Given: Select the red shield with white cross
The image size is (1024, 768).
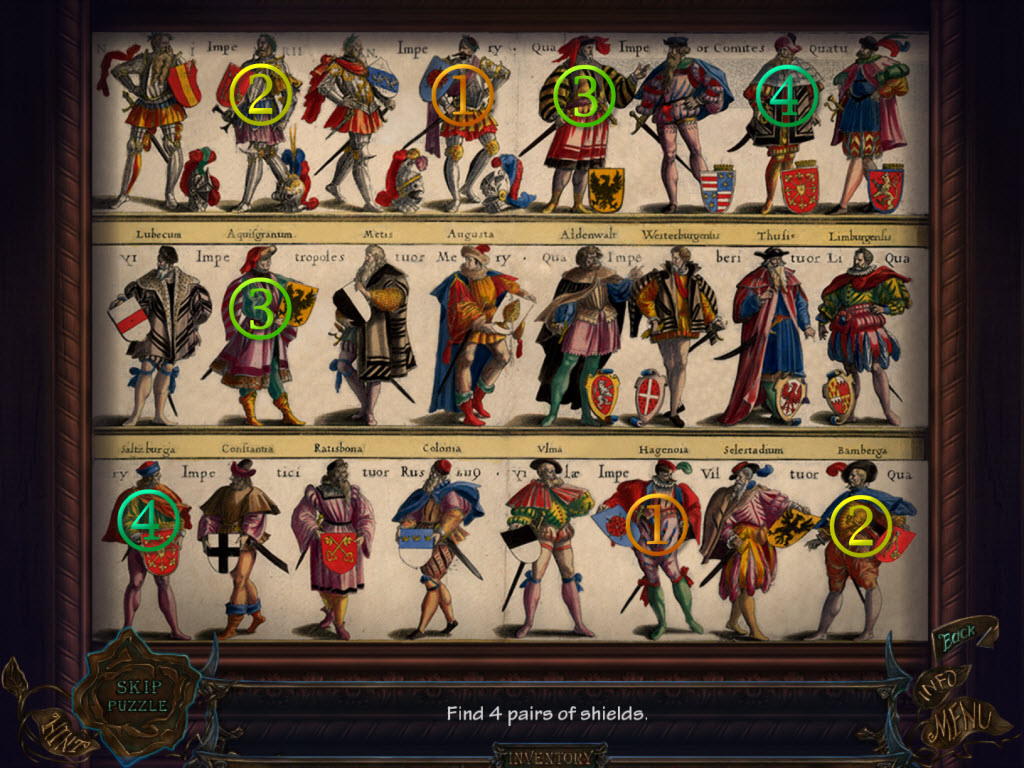Looking at the screenshot, I should pyautogui.click(x=650, y=395).
